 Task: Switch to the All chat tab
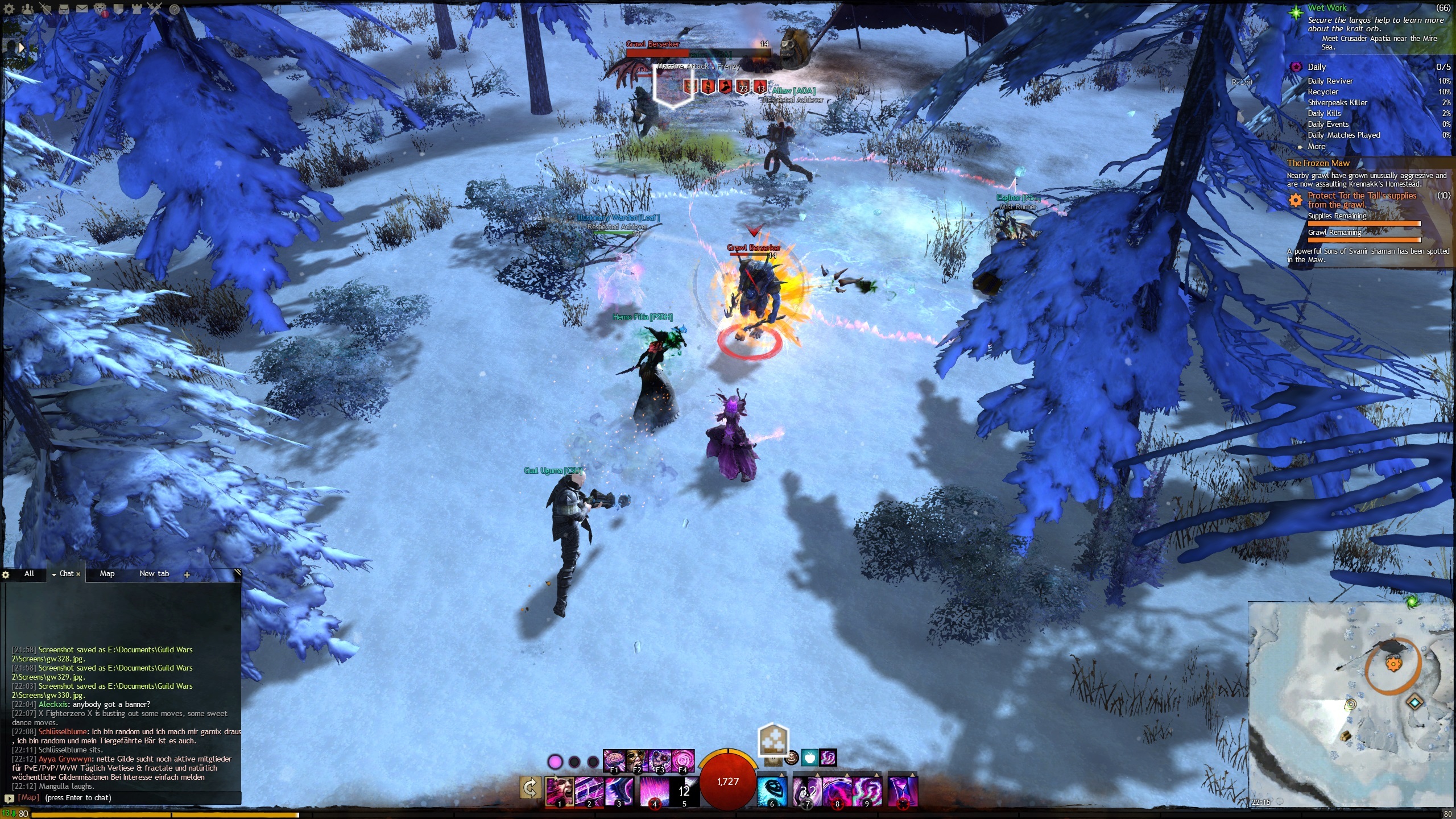28,573
